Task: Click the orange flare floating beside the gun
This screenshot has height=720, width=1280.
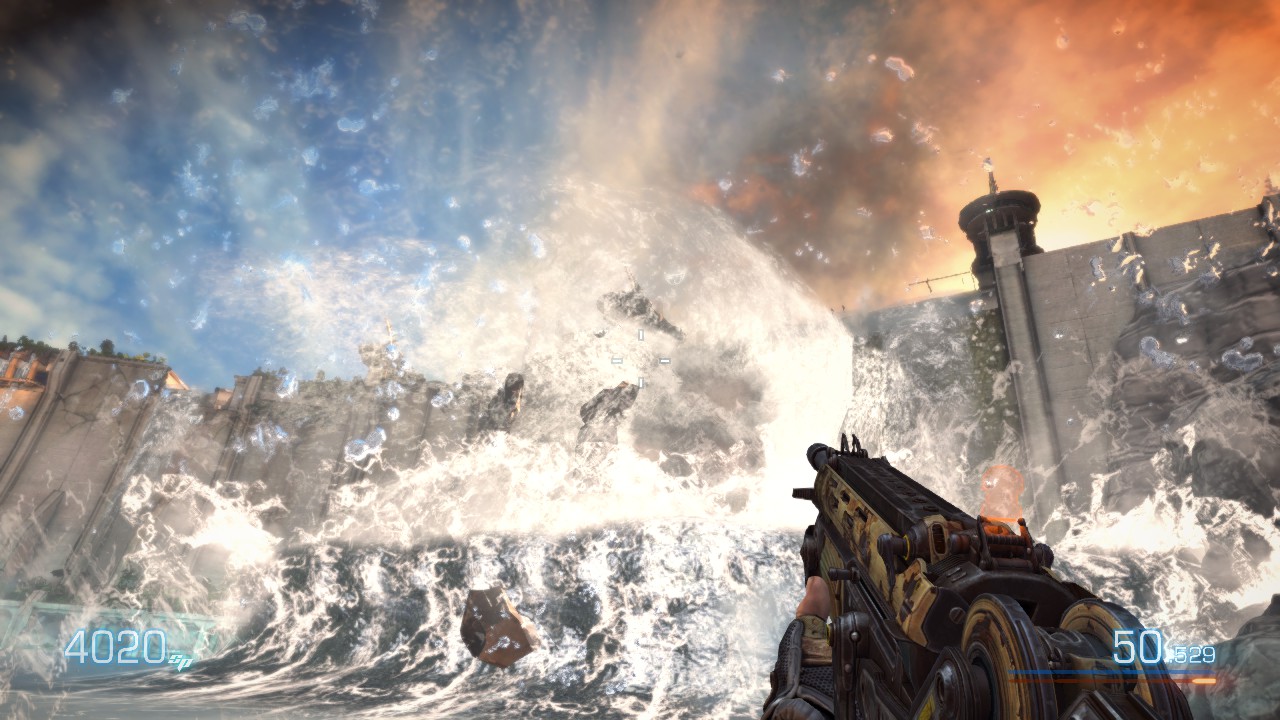Action: (1002, 491)
